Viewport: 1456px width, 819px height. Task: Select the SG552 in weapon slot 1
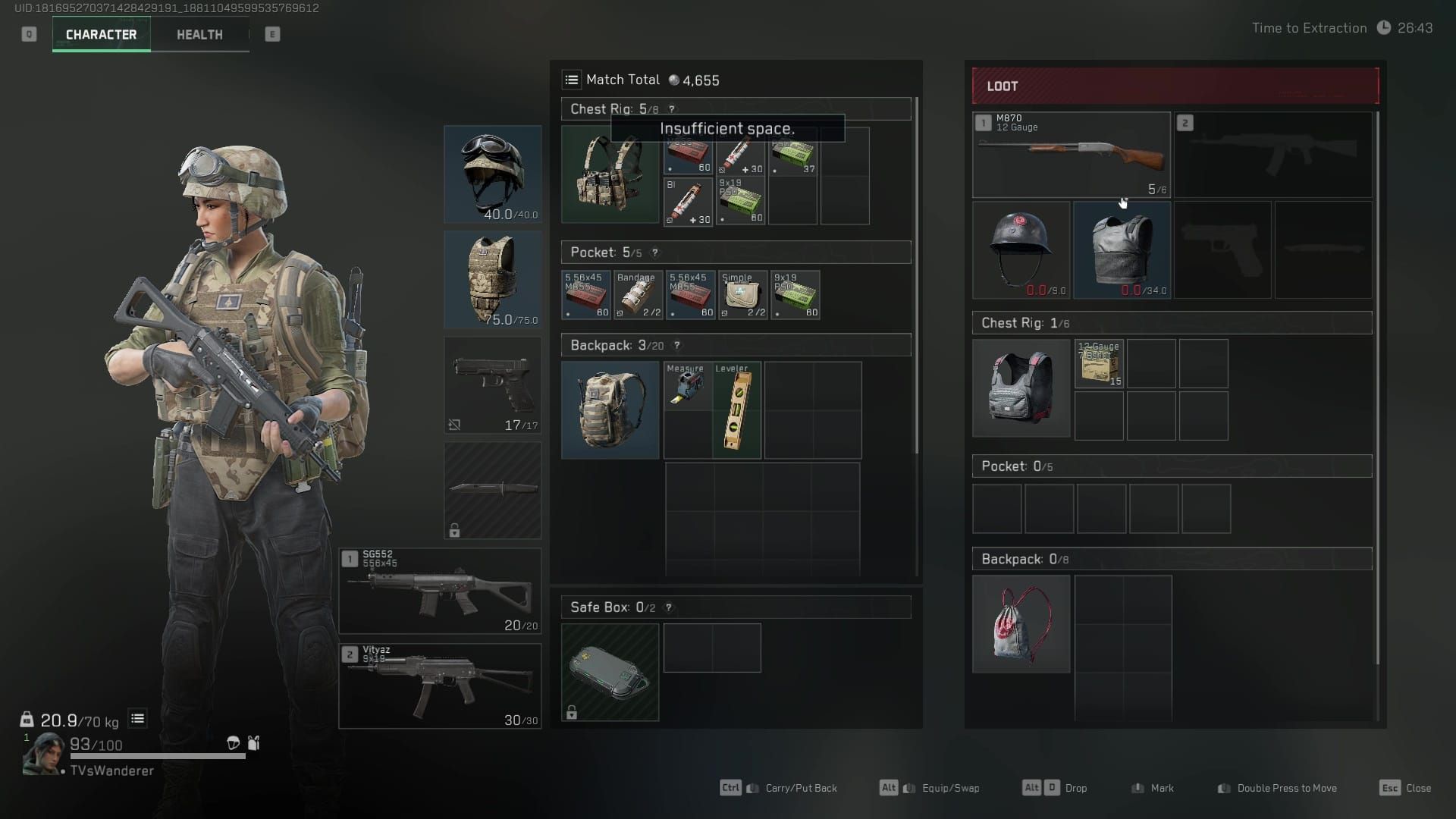[x=440, y=591]
